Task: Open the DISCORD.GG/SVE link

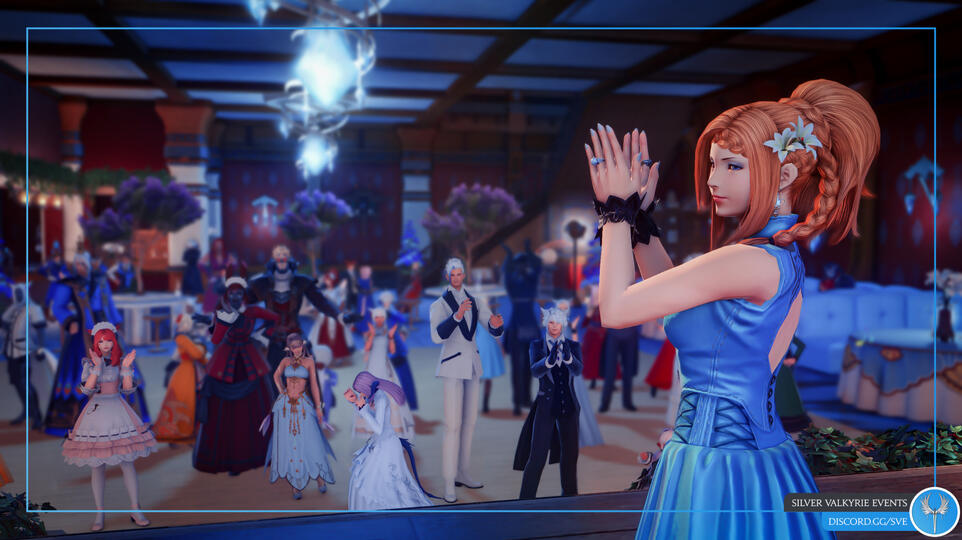Action: pos(866,521)
